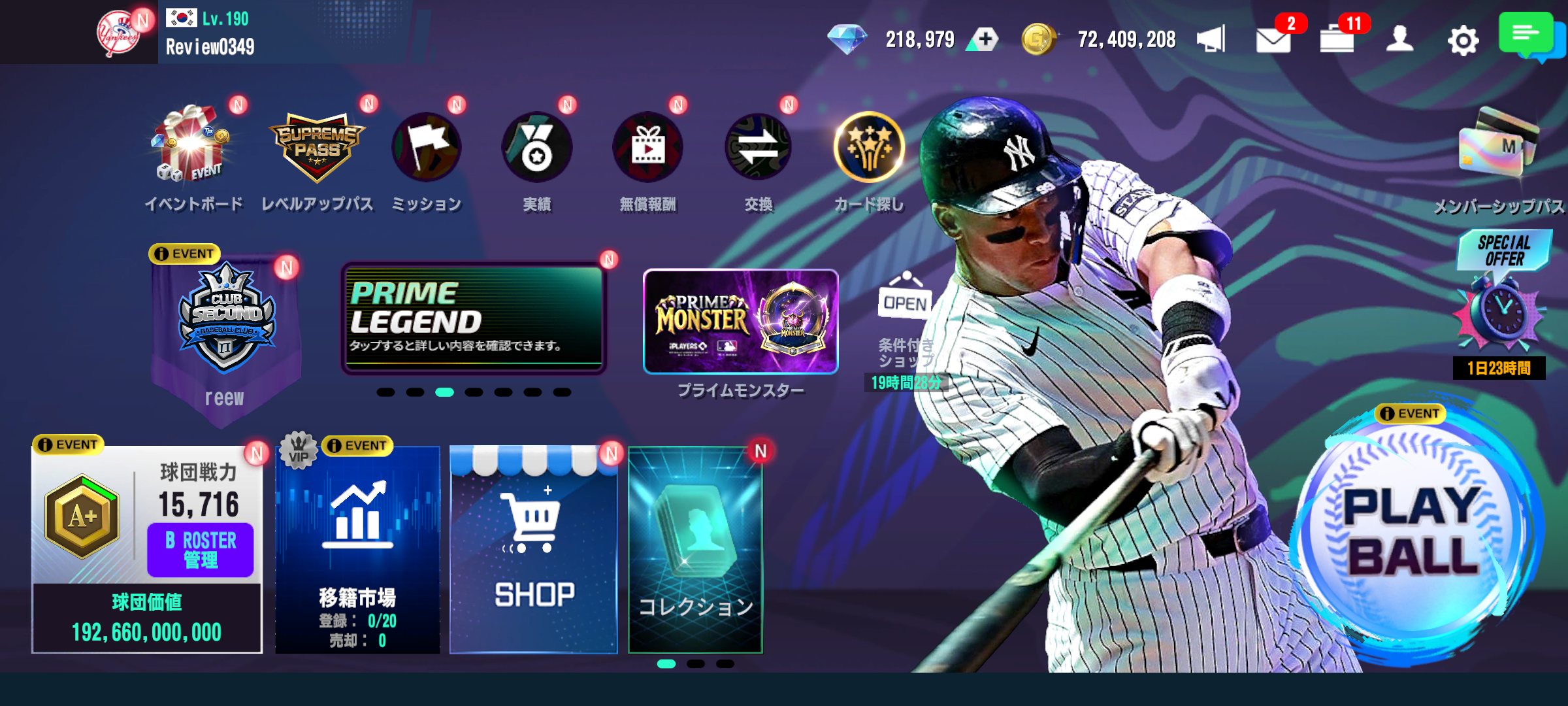Open the 移籍市場 transfer market tile

point(357,549)
